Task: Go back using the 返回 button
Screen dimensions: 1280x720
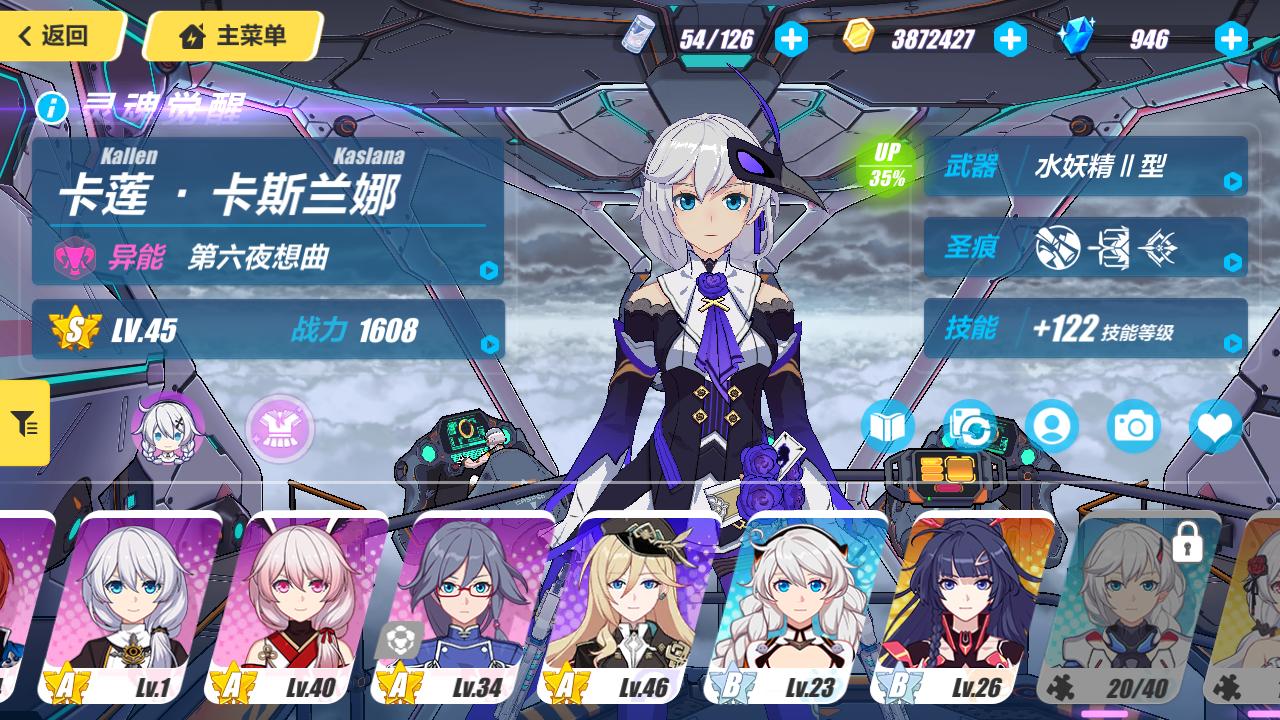Action: [x=58, y=36]
